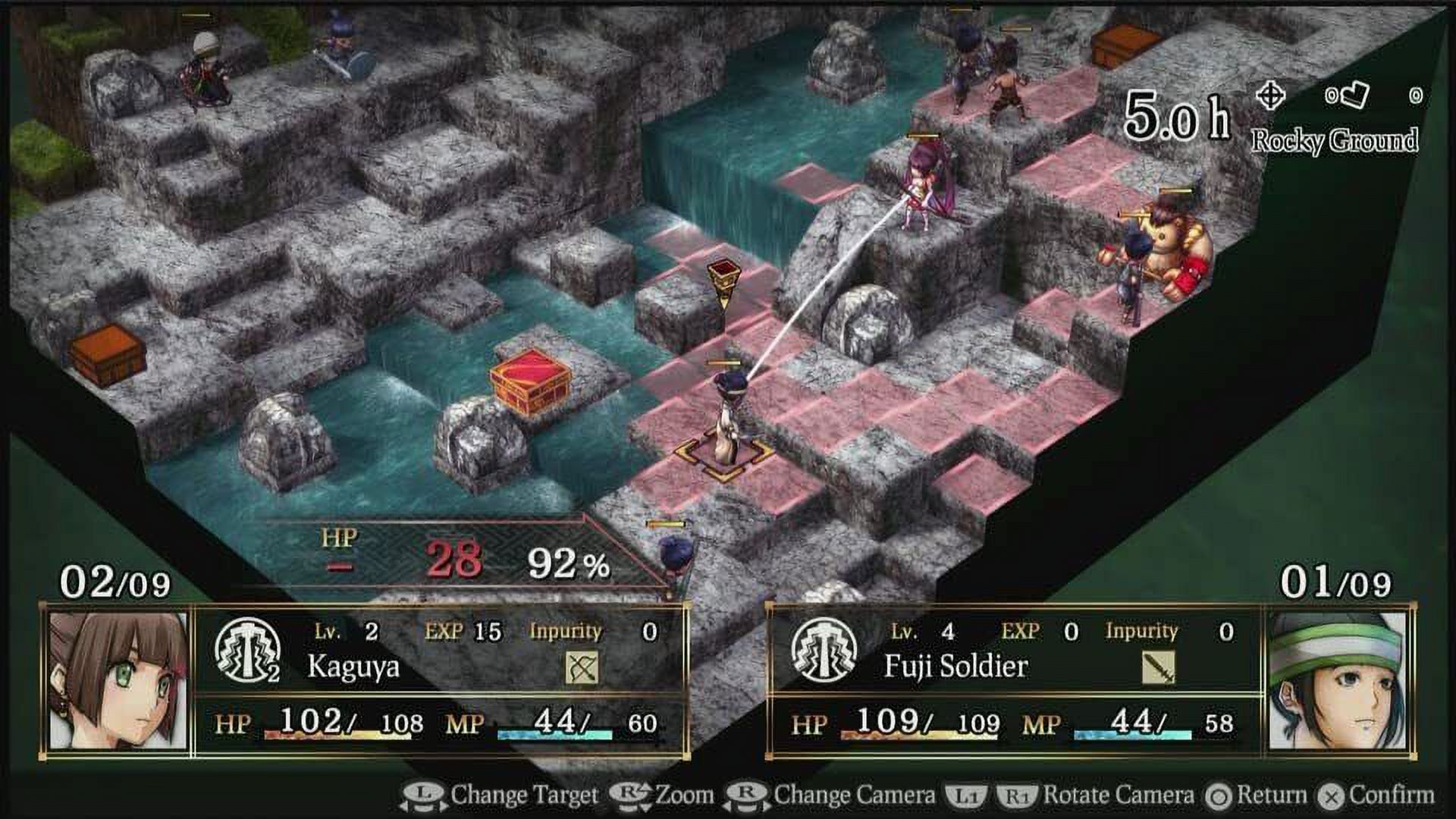Image resolution: width=1456 pixels, height=819 pixels.
Task: Click the crosshair icon above Rocky Ground
Action: pos(1270,96)
